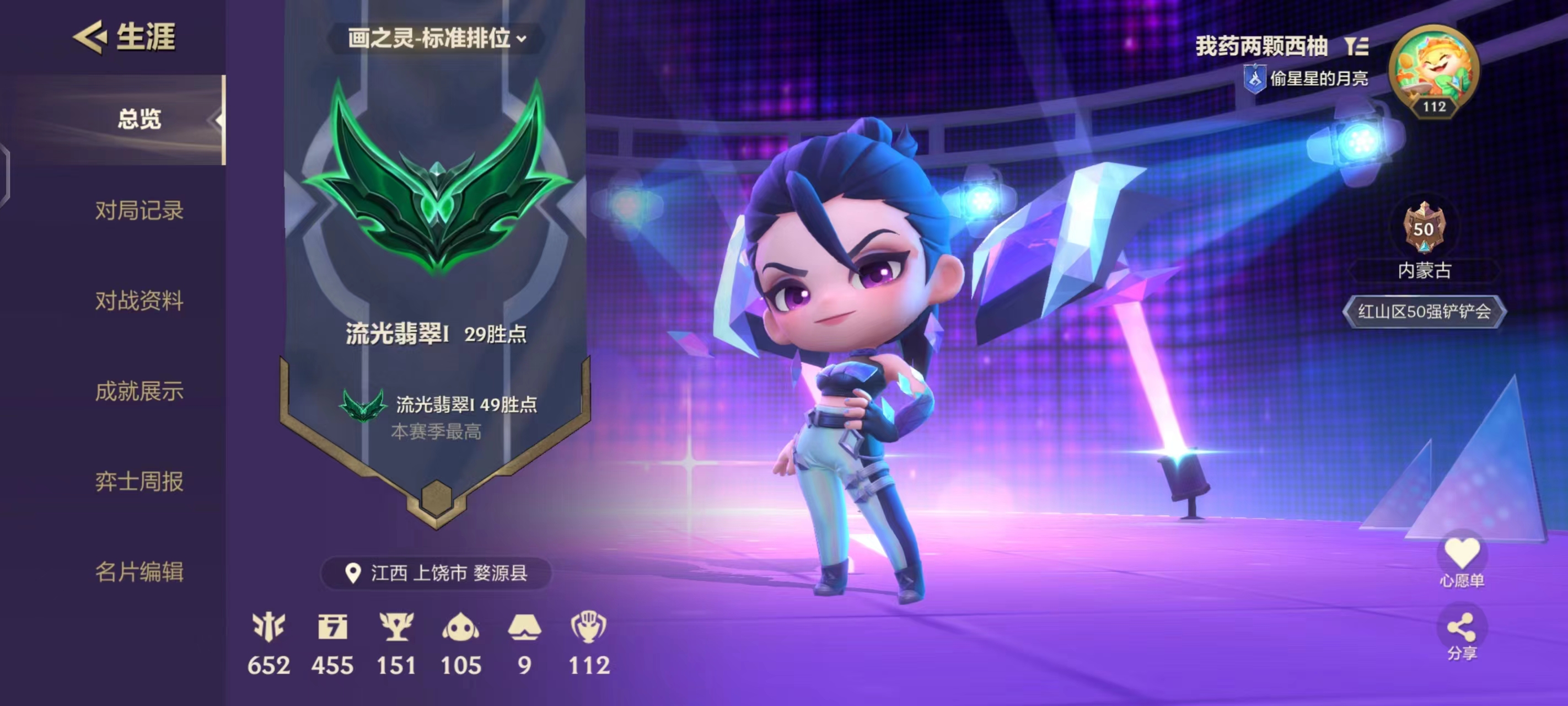Click the back arrow beside 生涯
This screenshot has width=1568, height=706.
(90, 38)
